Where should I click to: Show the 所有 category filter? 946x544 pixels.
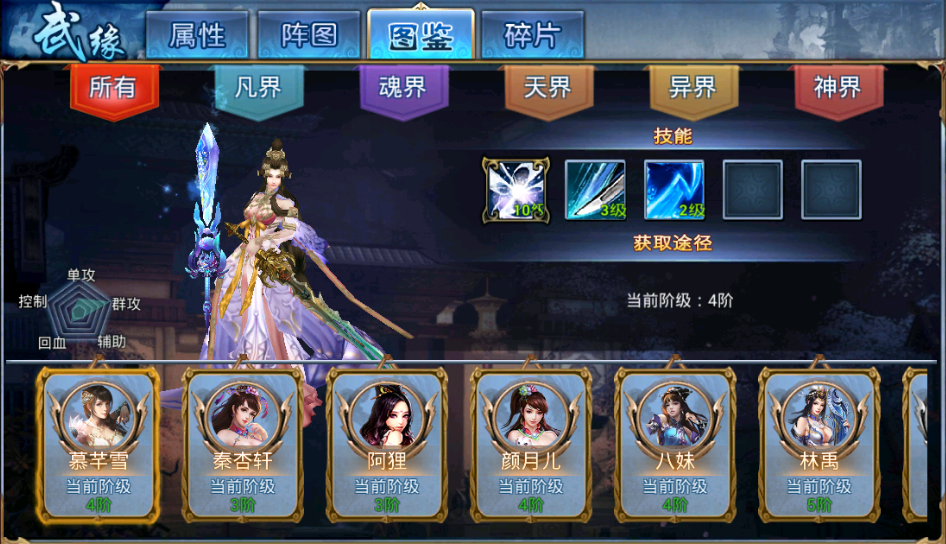[113, 88]
